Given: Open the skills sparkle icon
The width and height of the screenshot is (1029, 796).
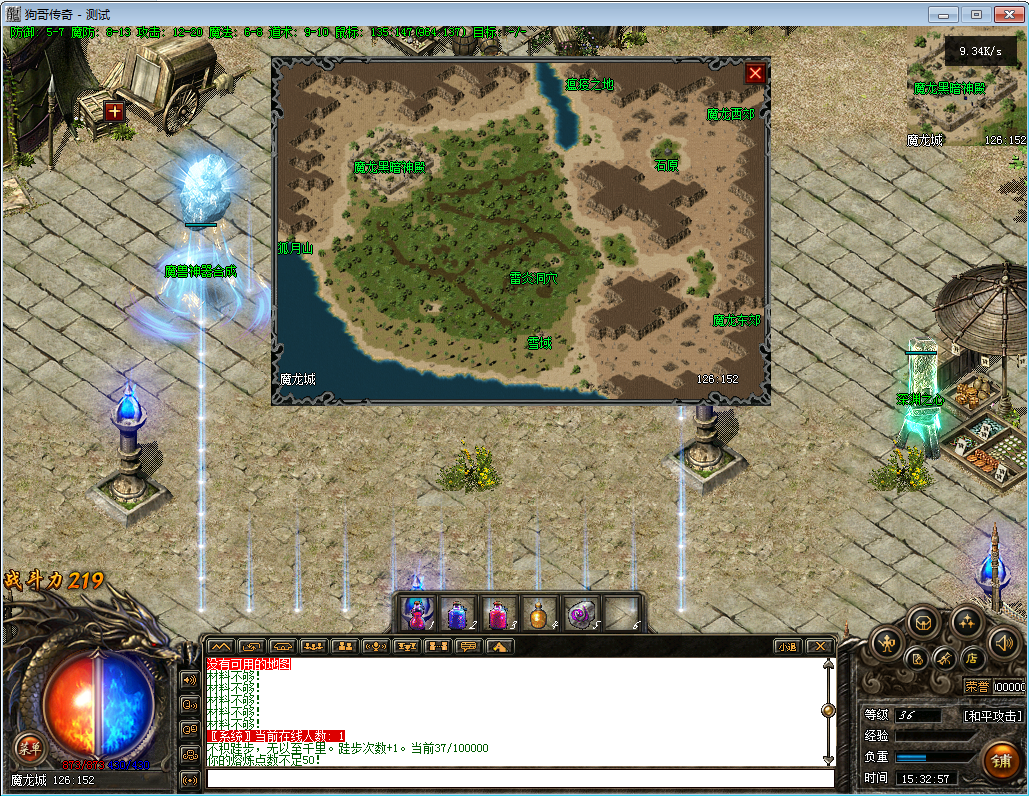Looking at the screenshot, I should (x=966, y=622).
